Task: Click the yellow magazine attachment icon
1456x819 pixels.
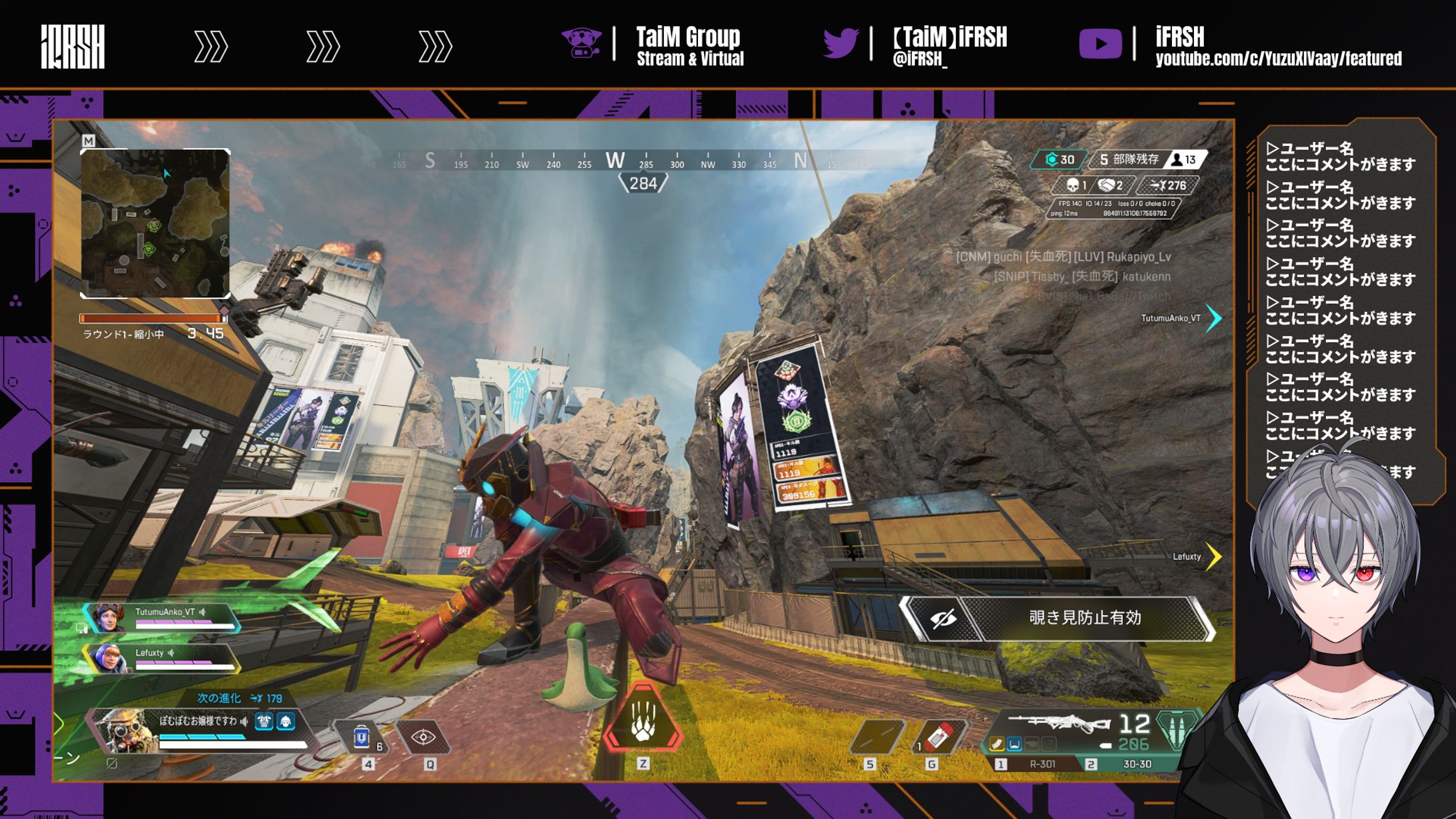Action: (x=997, y=744)
